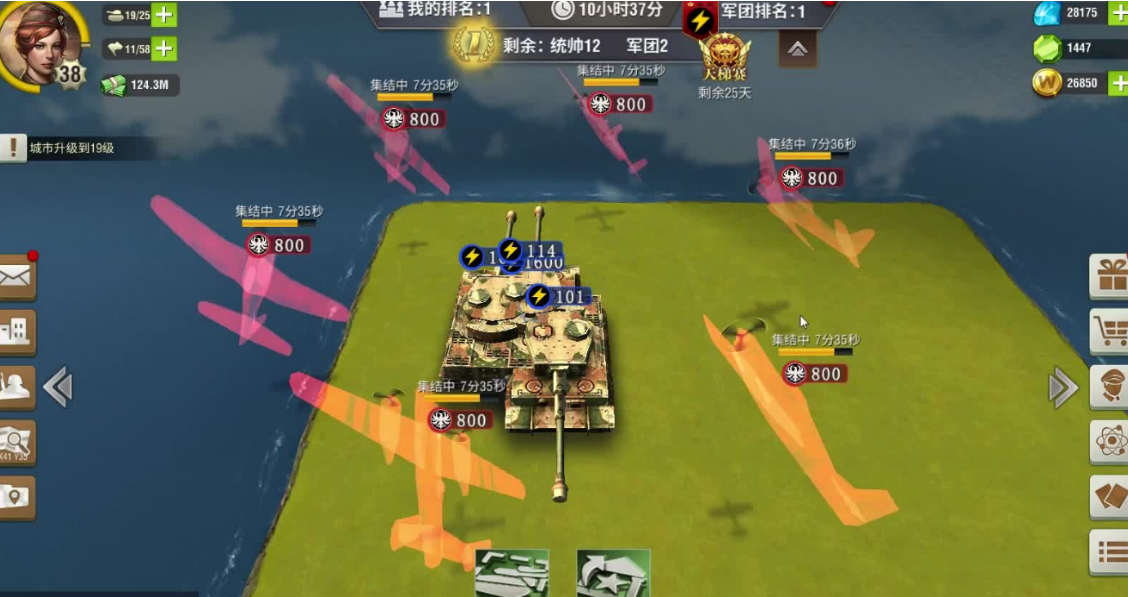Open the shopping cart store
This screenshot has width=1128, height=597.
[1110, 332]
